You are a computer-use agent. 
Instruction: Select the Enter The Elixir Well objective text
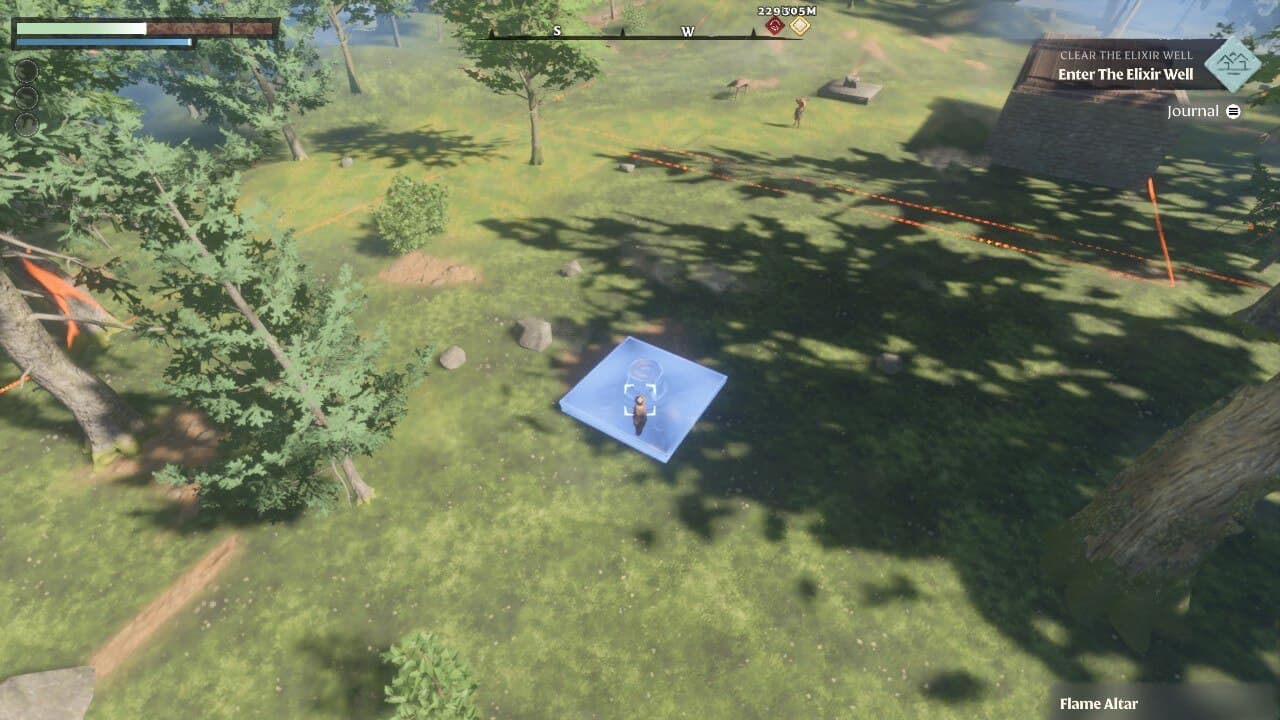[x=1125, y=72]
